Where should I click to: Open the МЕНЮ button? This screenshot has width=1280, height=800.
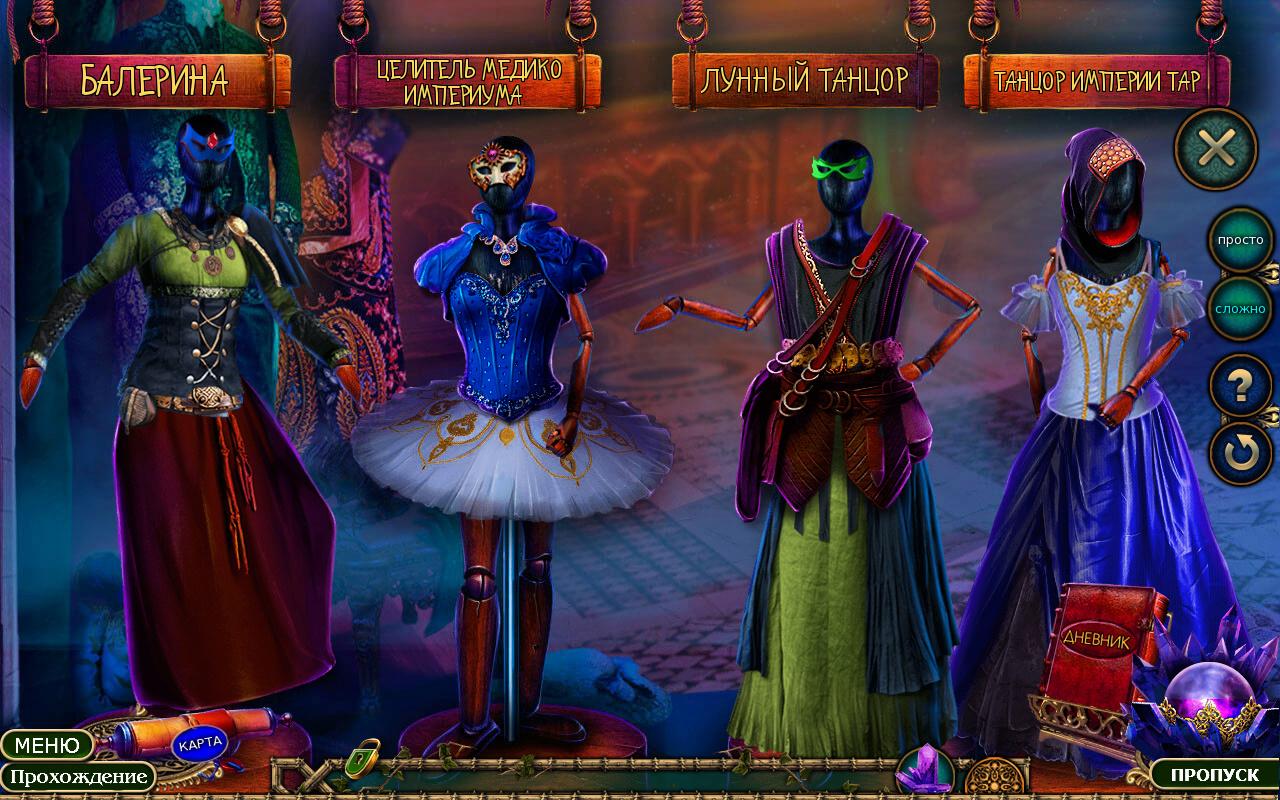coord(47,745)
